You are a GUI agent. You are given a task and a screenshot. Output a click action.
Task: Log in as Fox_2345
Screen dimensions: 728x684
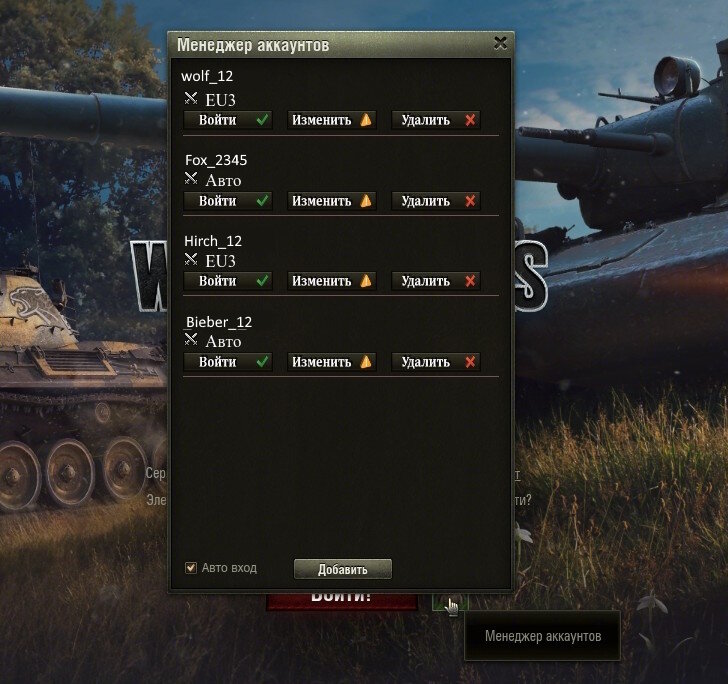228,201
